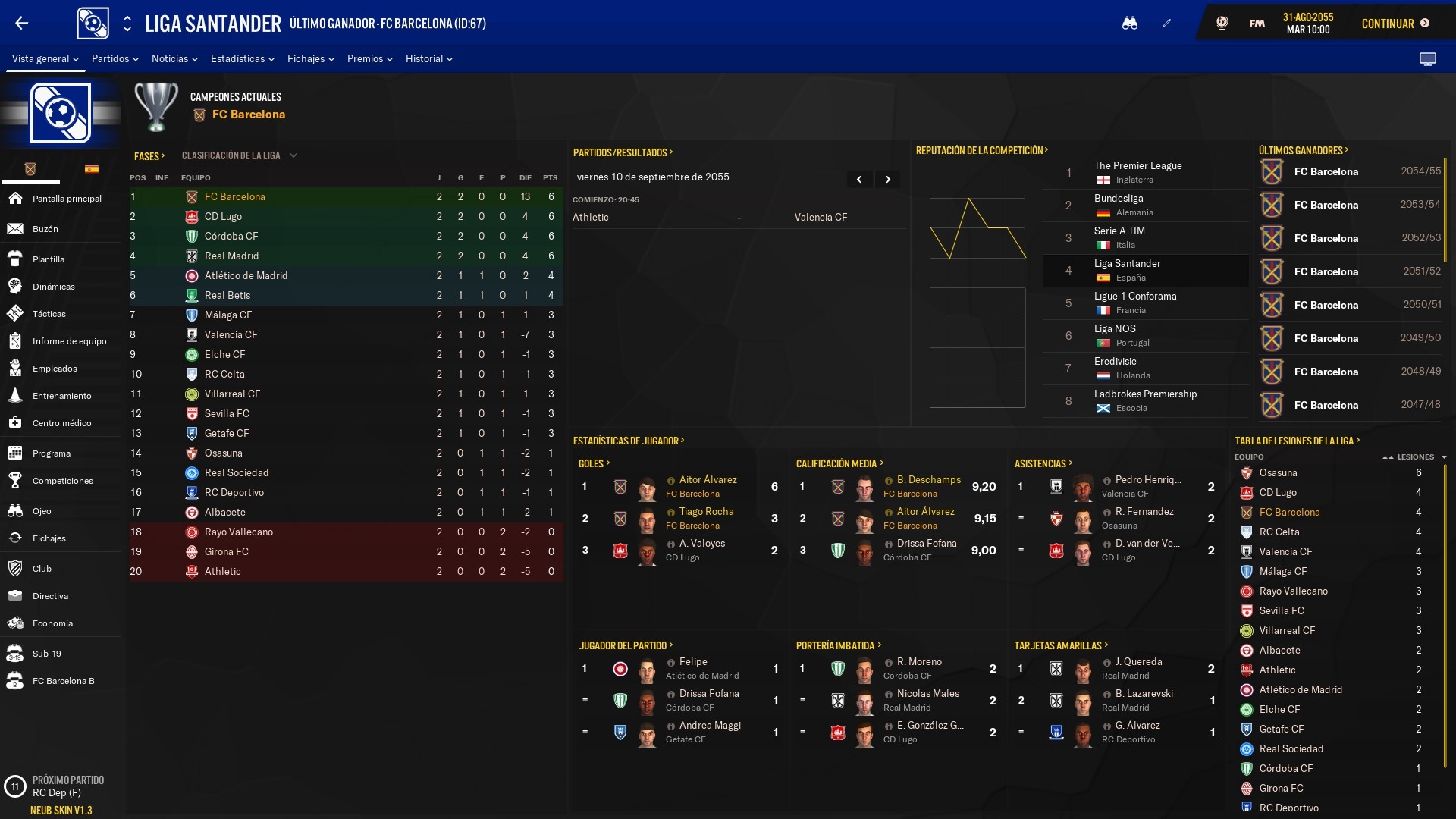Open Aitor Álvarez top scorer profile

[708, 479]
